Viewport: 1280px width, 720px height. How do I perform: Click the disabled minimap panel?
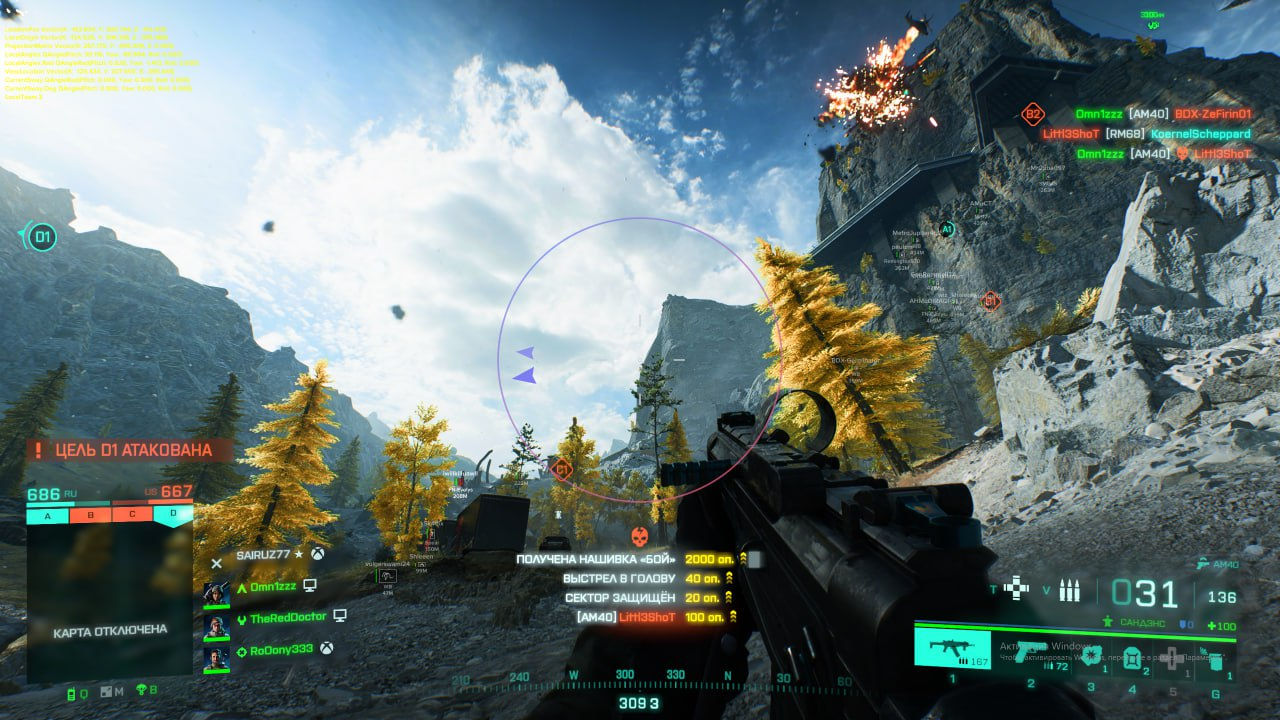pos(109,606)
